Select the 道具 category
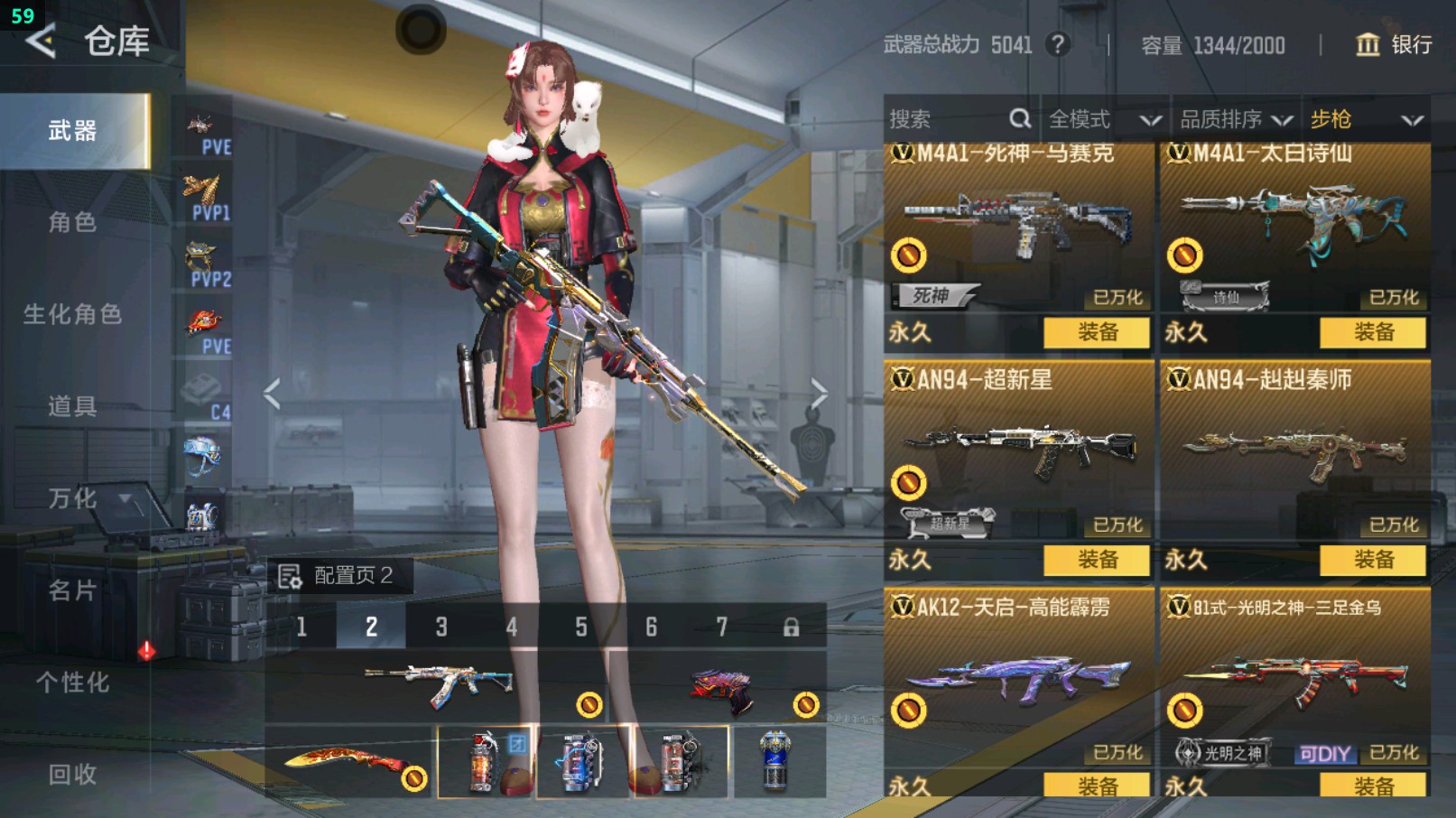This screenshot has height=818, width=1456. 72,406
